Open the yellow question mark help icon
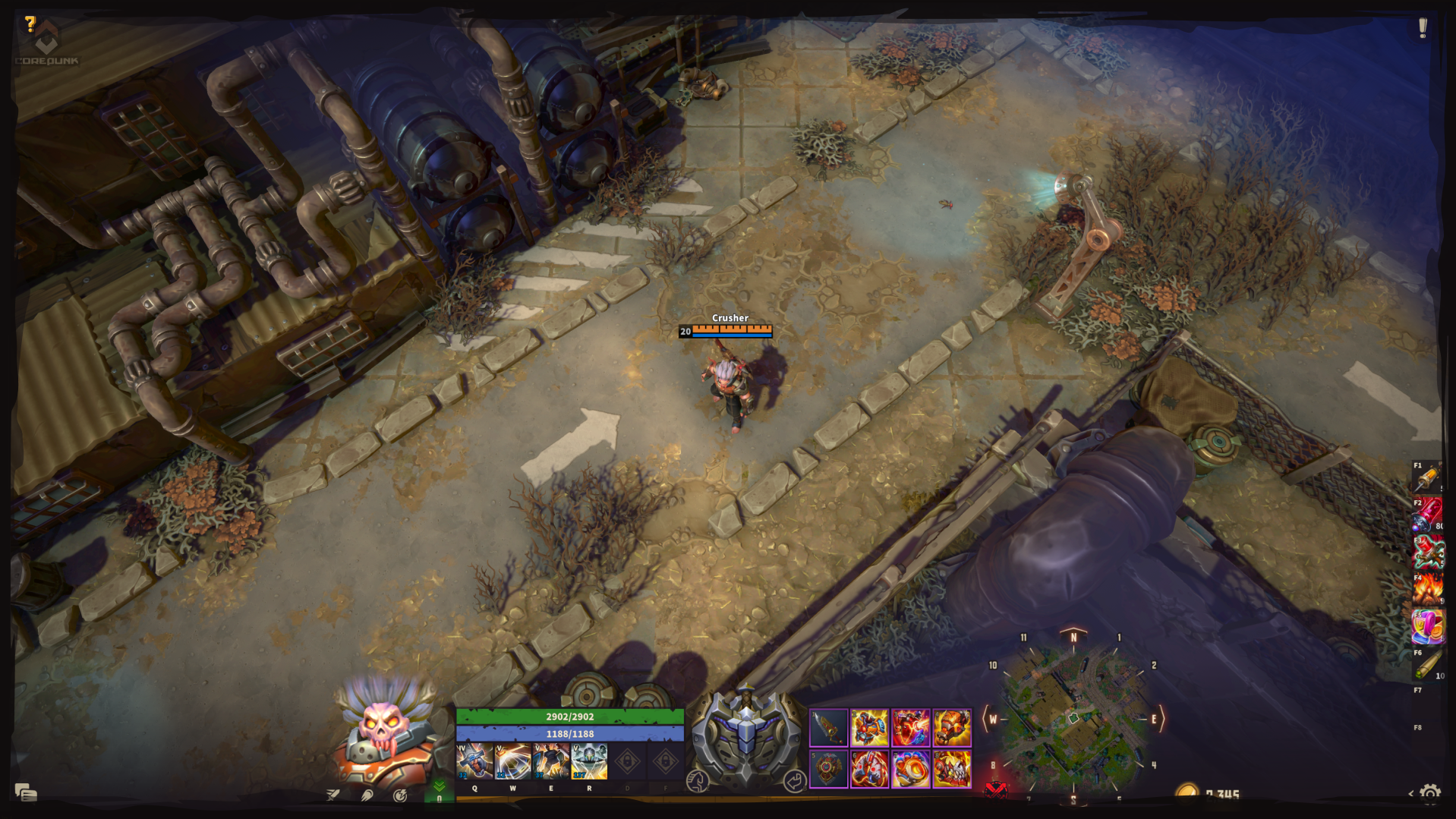The height and width of the screenshot is (819, 1456). [x=30, y=24]
